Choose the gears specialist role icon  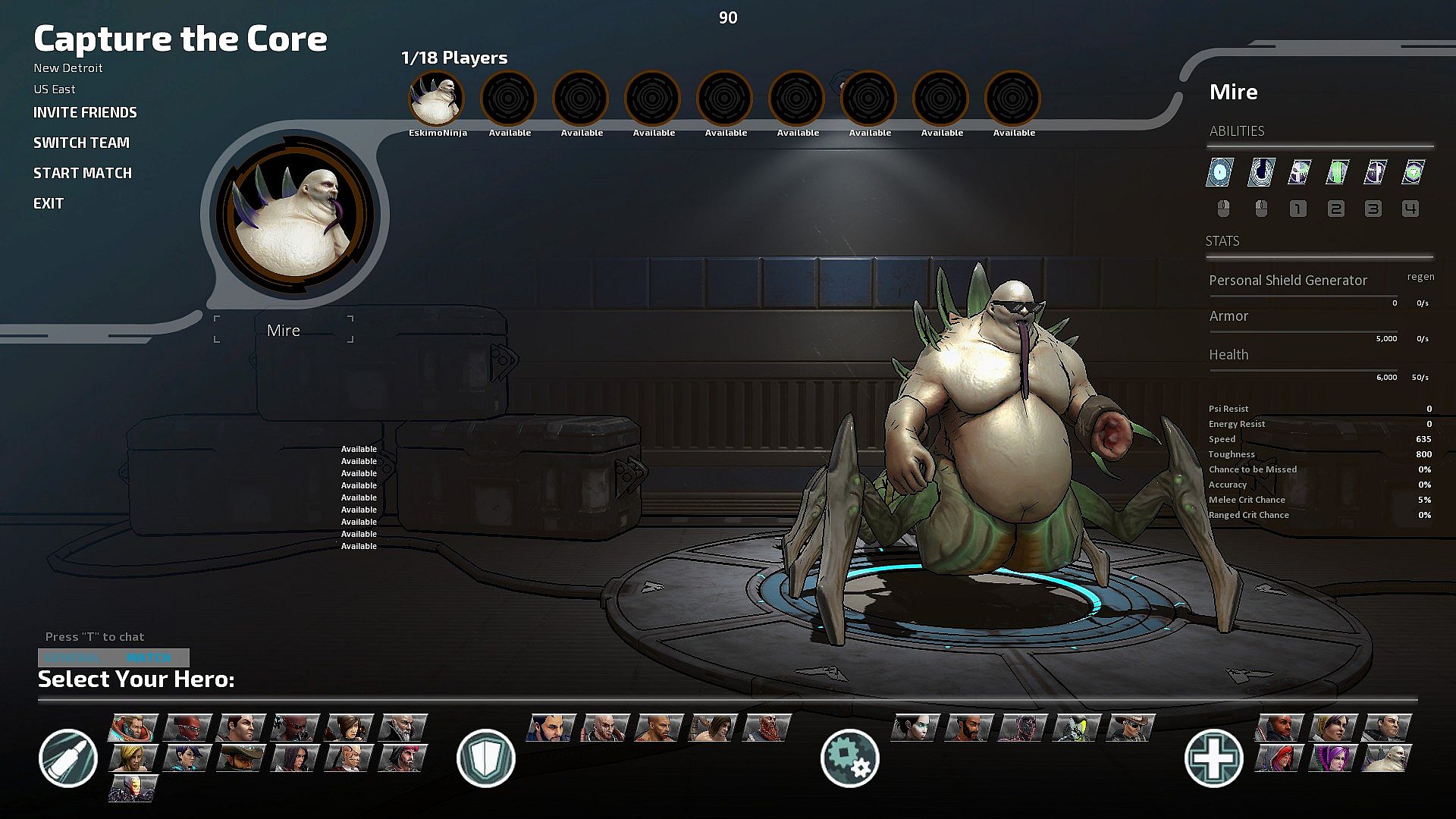tap(849, 758)
